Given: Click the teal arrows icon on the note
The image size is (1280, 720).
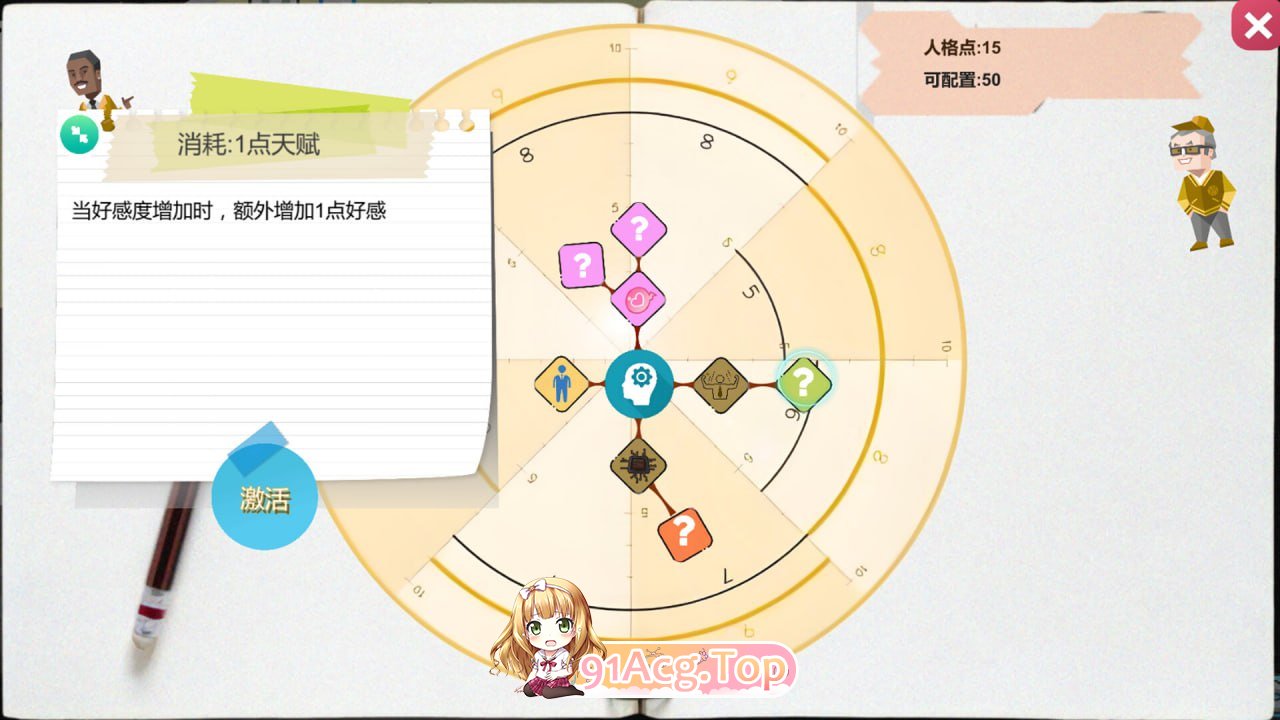Looking at the screenshot, I should pos(79,134).
